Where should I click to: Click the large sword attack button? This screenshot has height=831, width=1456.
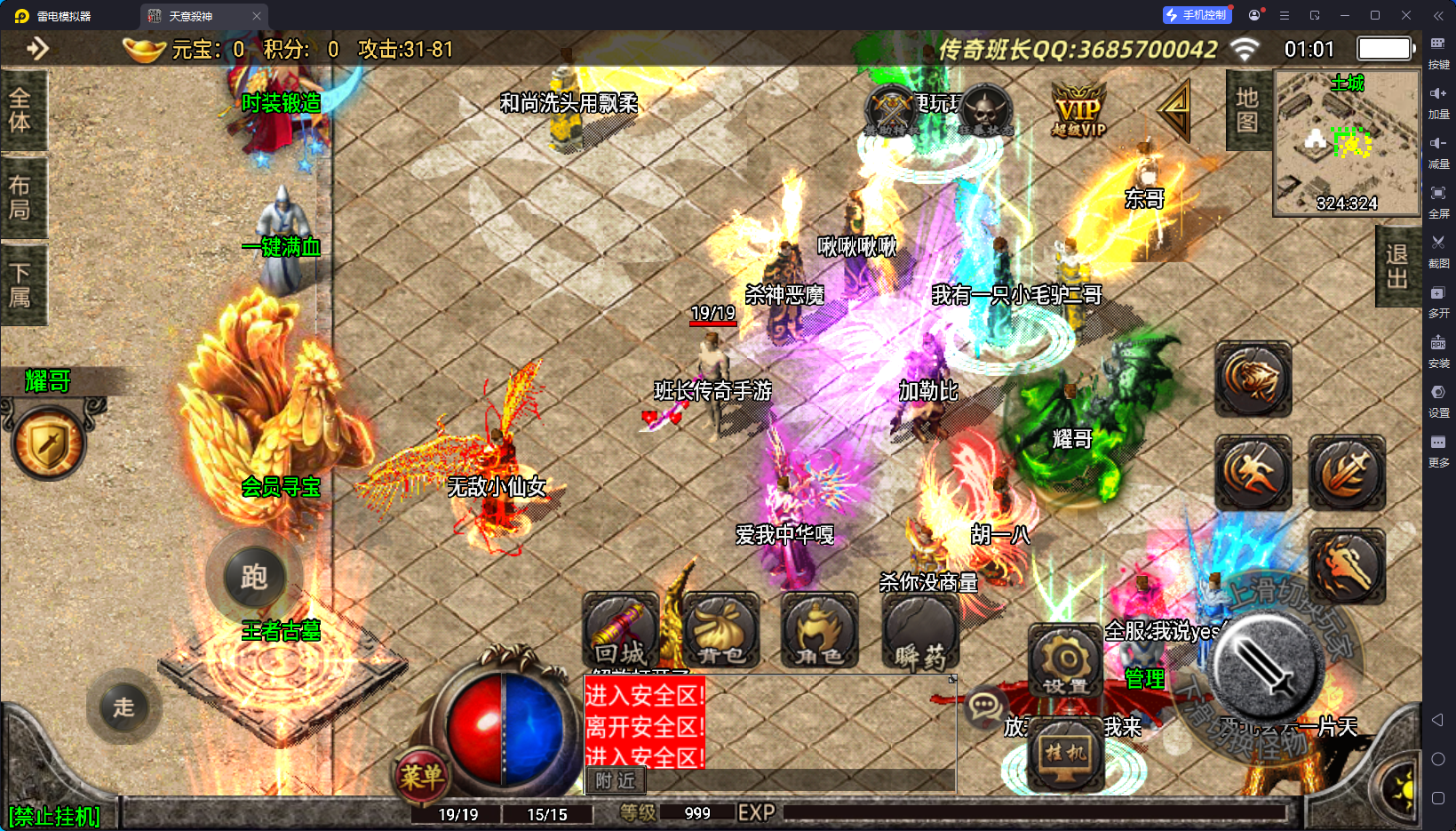1267,667
